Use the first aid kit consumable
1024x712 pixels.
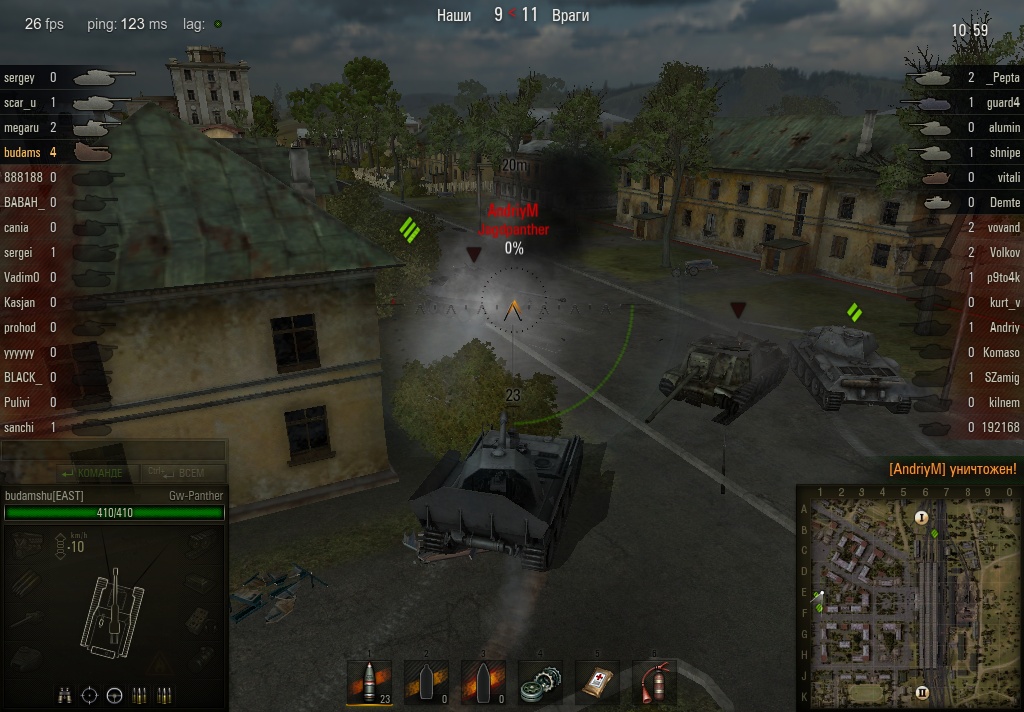[598, 682]
